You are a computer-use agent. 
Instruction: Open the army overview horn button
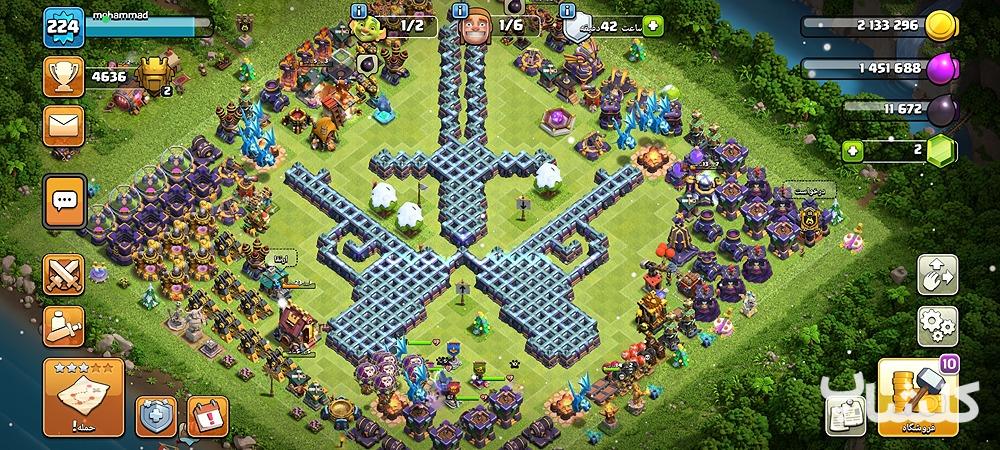(x=63, y=326)
